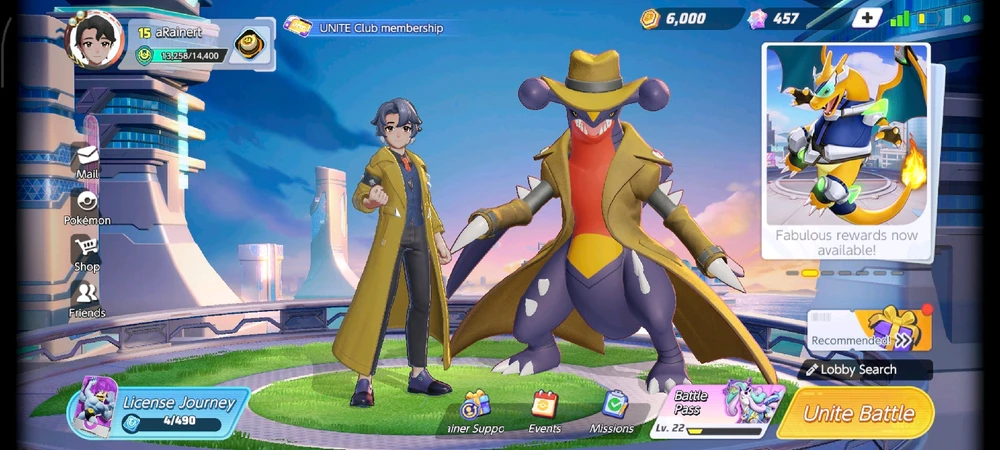Open the Friends list

point(87,299)
